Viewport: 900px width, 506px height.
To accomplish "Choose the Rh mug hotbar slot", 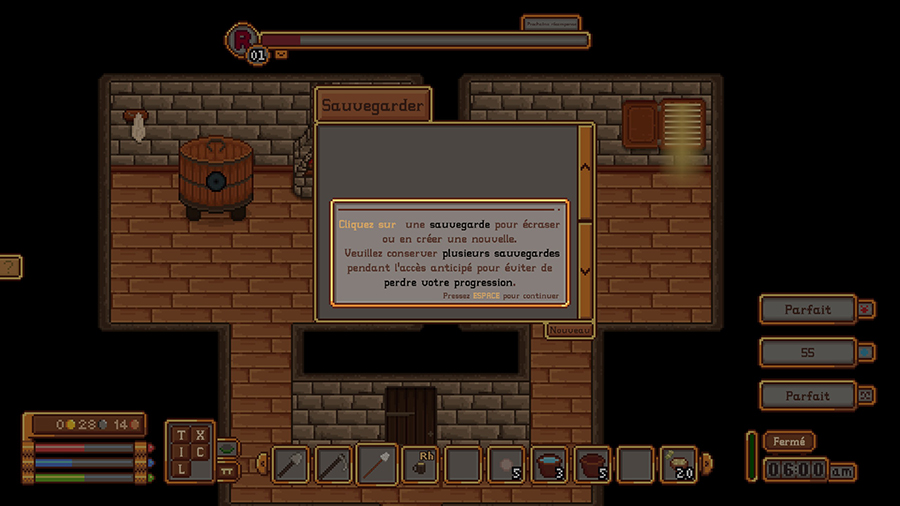I will pyautogui.click(x=421, y=464).
